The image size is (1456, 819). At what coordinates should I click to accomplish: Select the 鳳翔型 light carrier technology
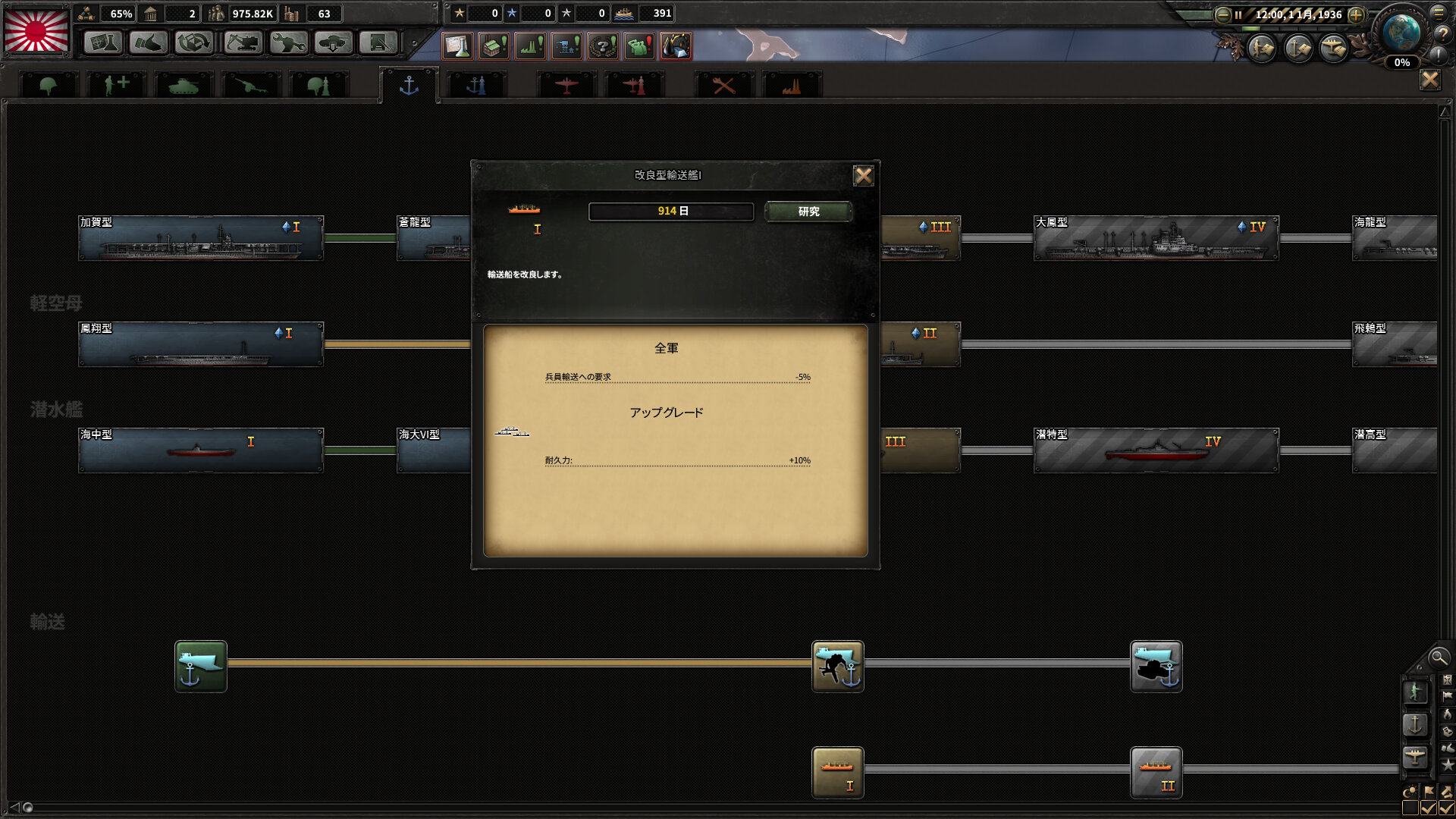pos(201,344)
